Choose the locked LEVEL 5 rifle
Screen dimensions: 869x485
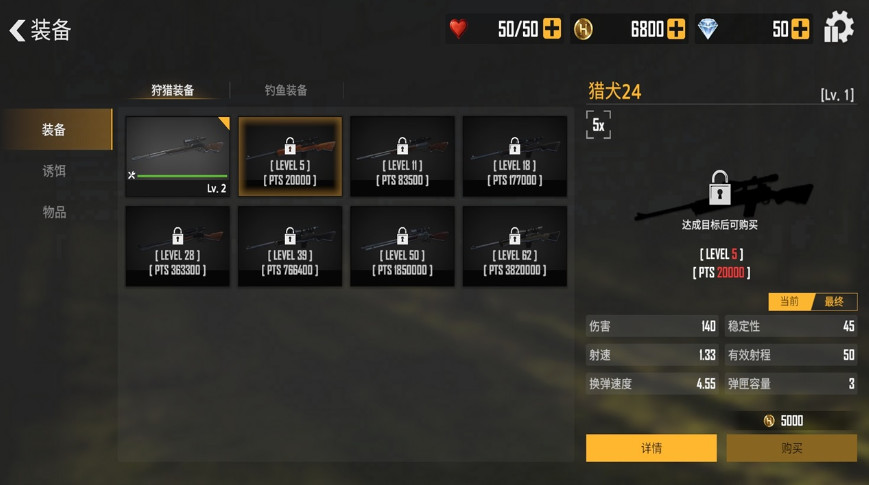[290, 156]
